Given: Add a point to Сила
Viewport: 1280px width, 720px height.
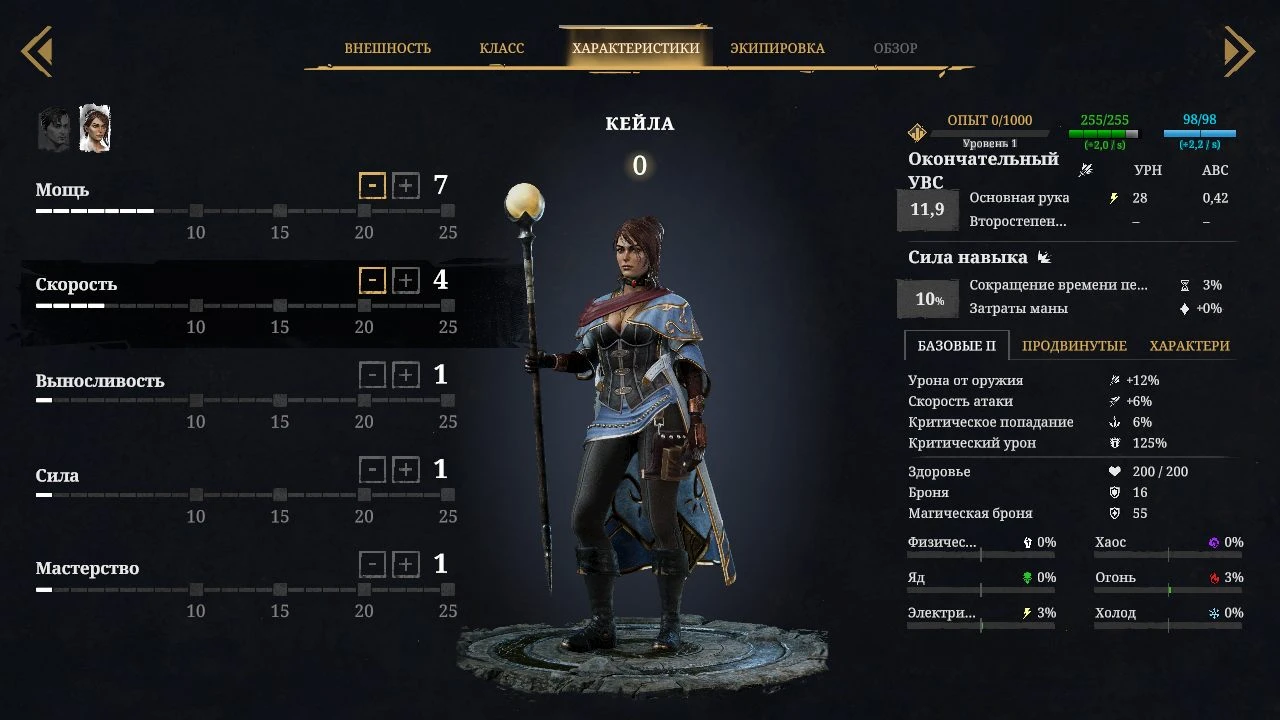Looking at the screenshot, I should pyautogui.click(x=405, y=469).
